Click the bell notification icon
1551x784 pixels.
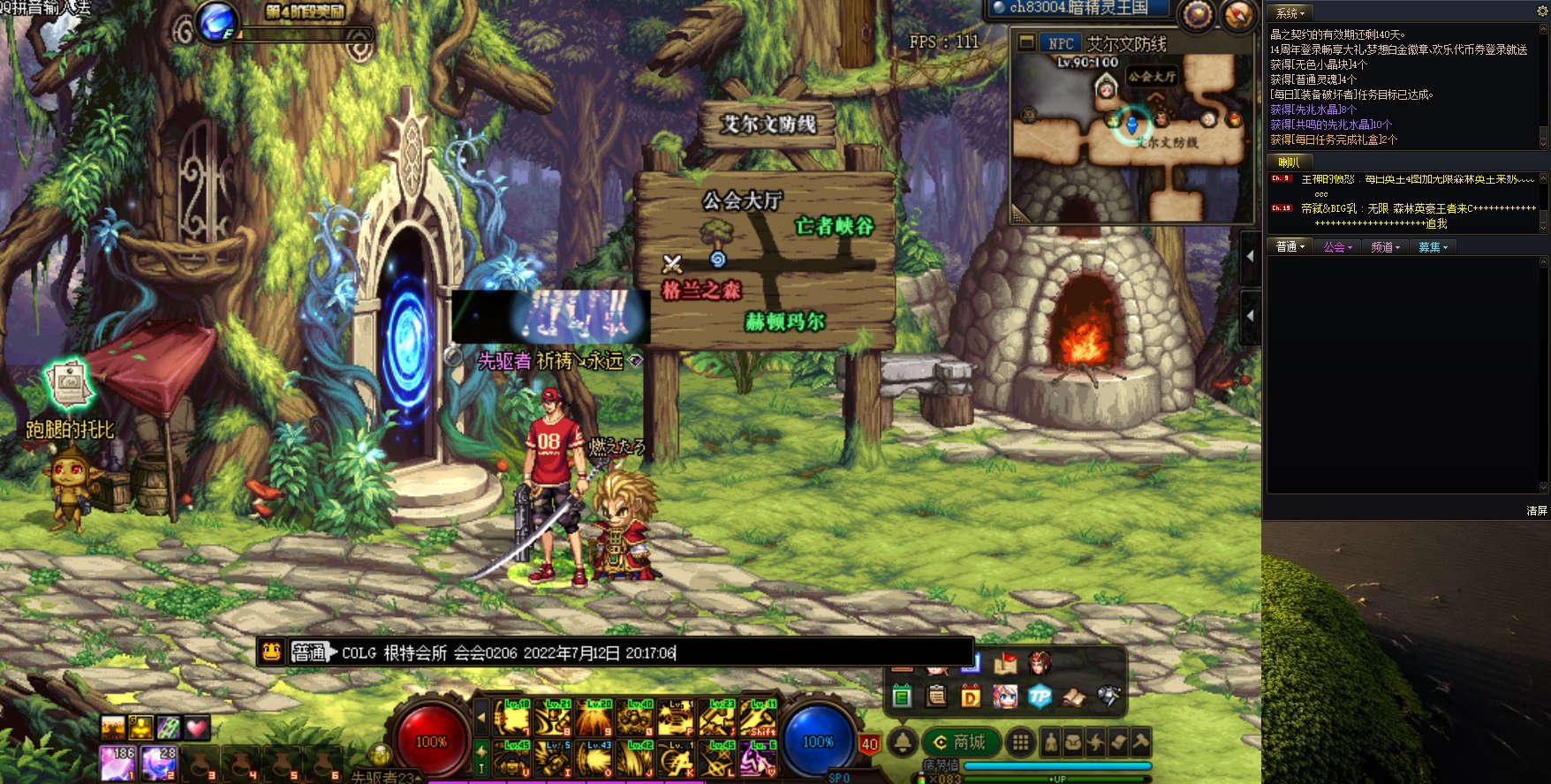pyautogui.click(x=902, y=743)
